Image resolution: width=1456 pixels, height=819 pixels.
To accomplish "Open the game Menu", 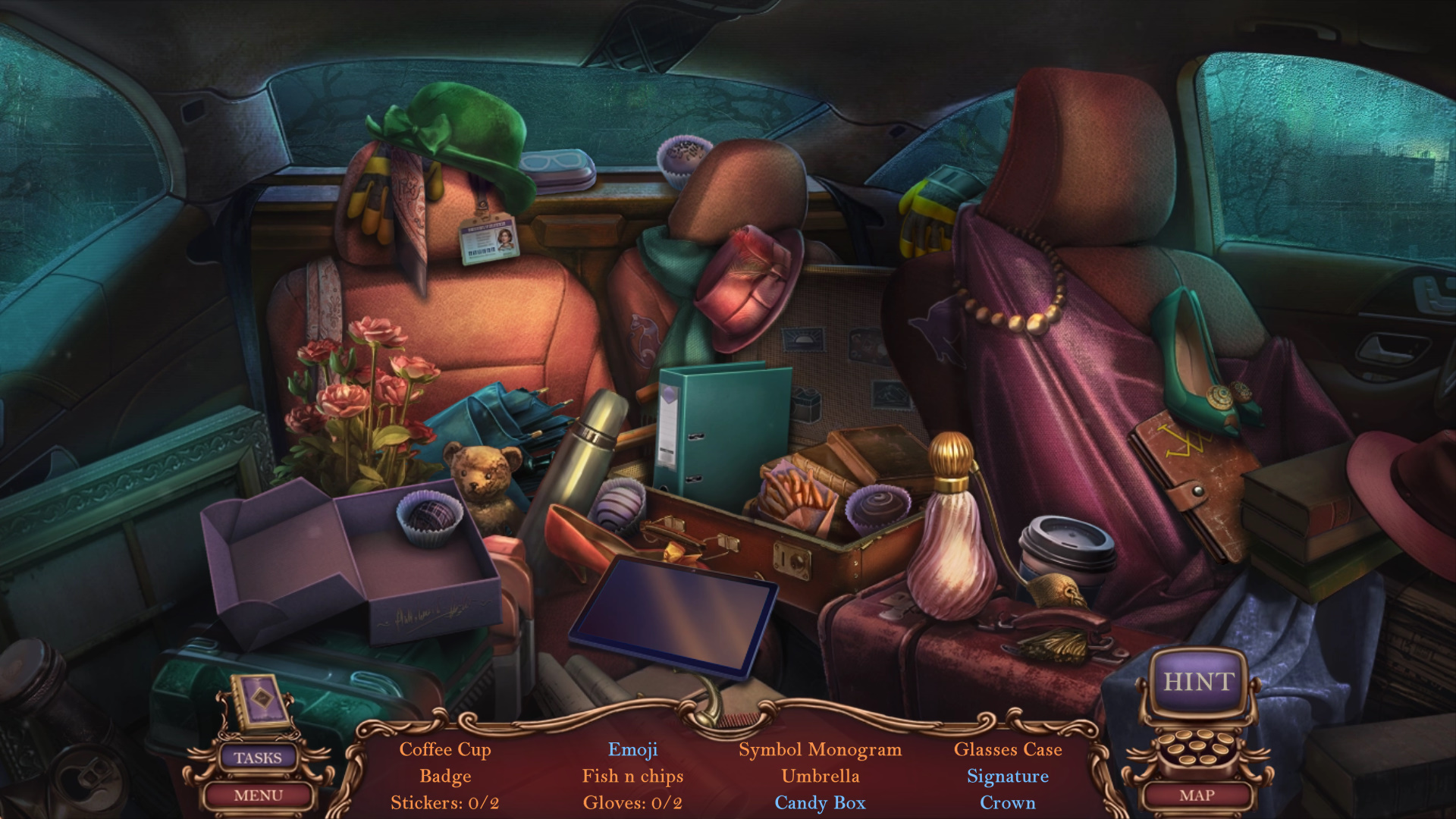I will click(x=258, y=795).
